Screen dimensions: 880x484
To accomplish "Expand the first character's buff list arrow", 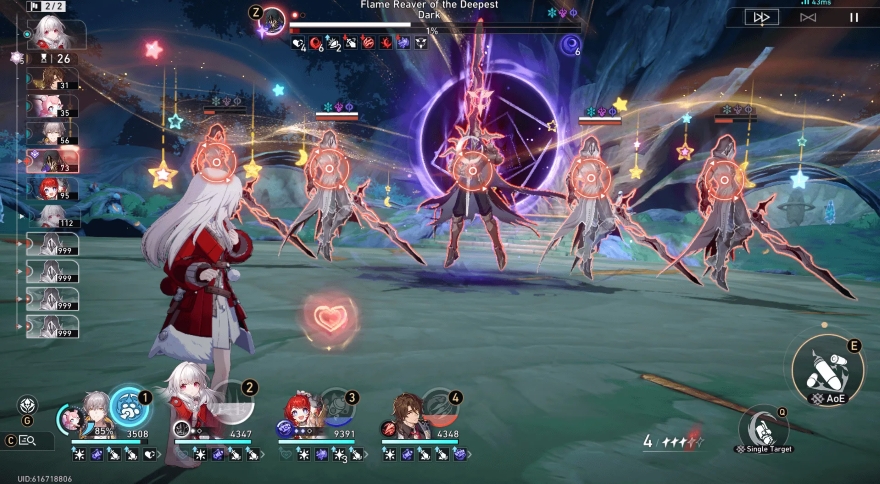I will [x=159, y=454].
